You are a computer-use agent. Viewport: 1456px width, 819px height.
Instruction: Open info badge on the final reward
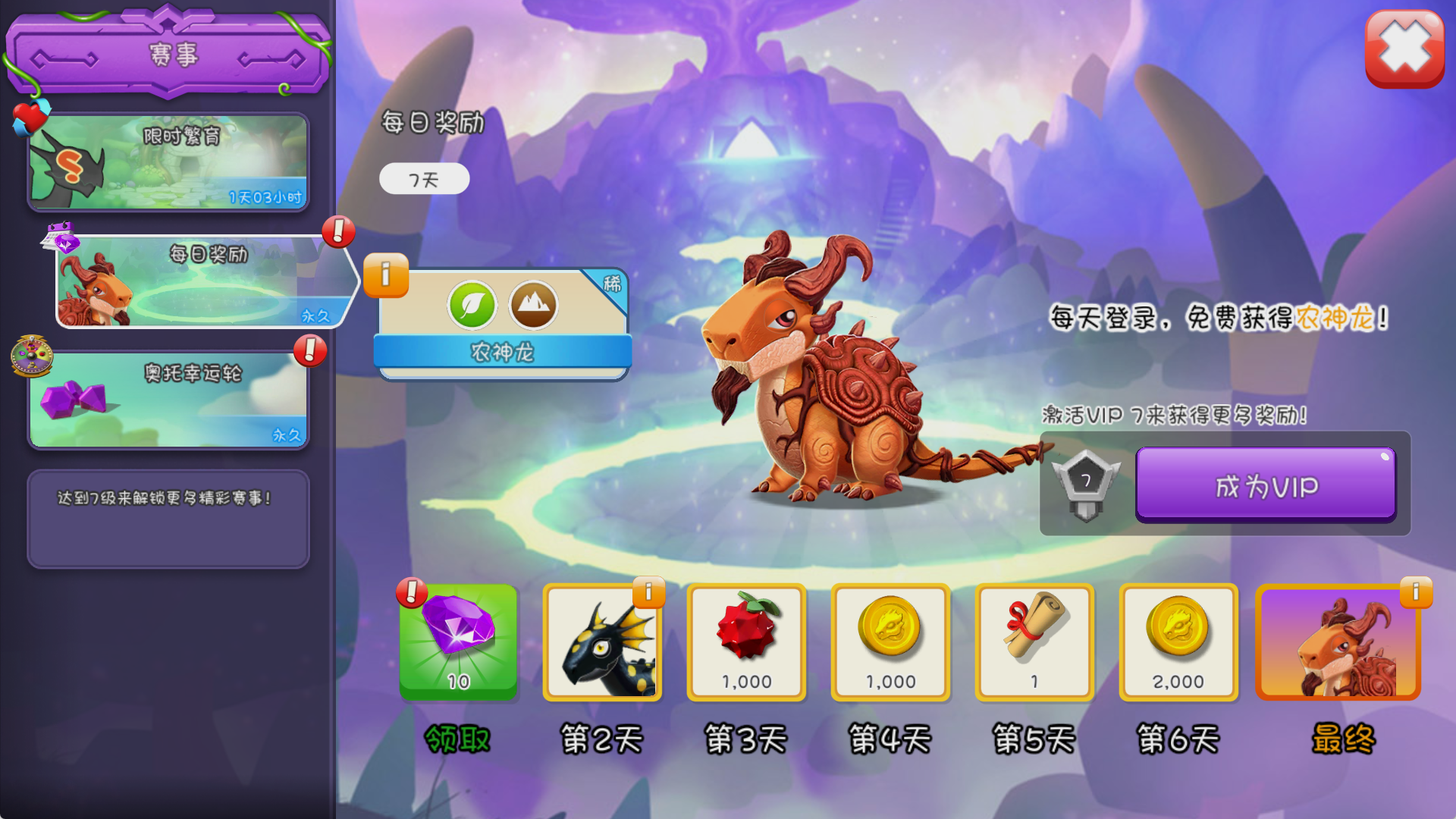tap(1416, 592)
